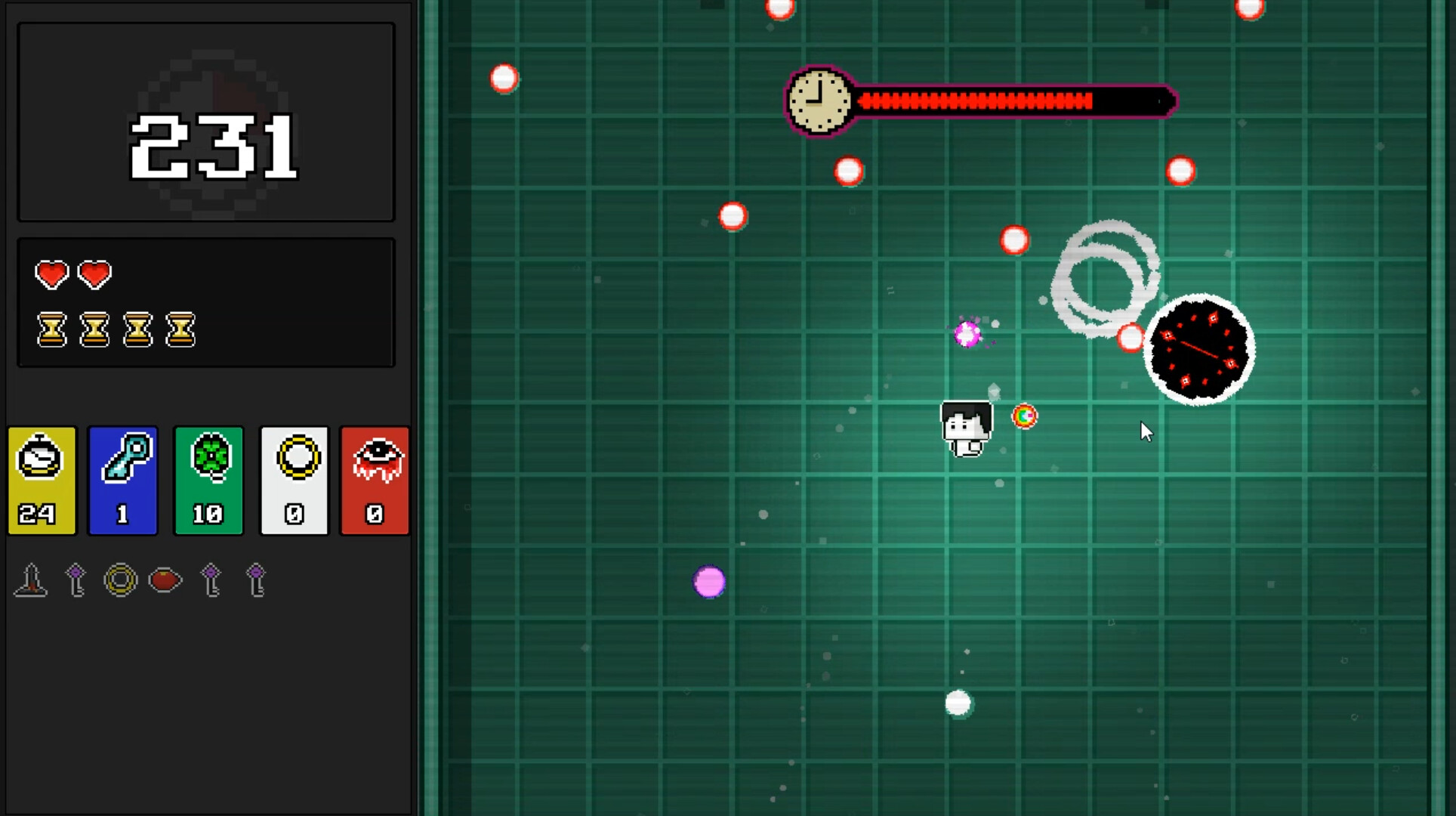1456x816 pixels.
Task: Select the red apple trinket
Action: [x=165, y=580]
